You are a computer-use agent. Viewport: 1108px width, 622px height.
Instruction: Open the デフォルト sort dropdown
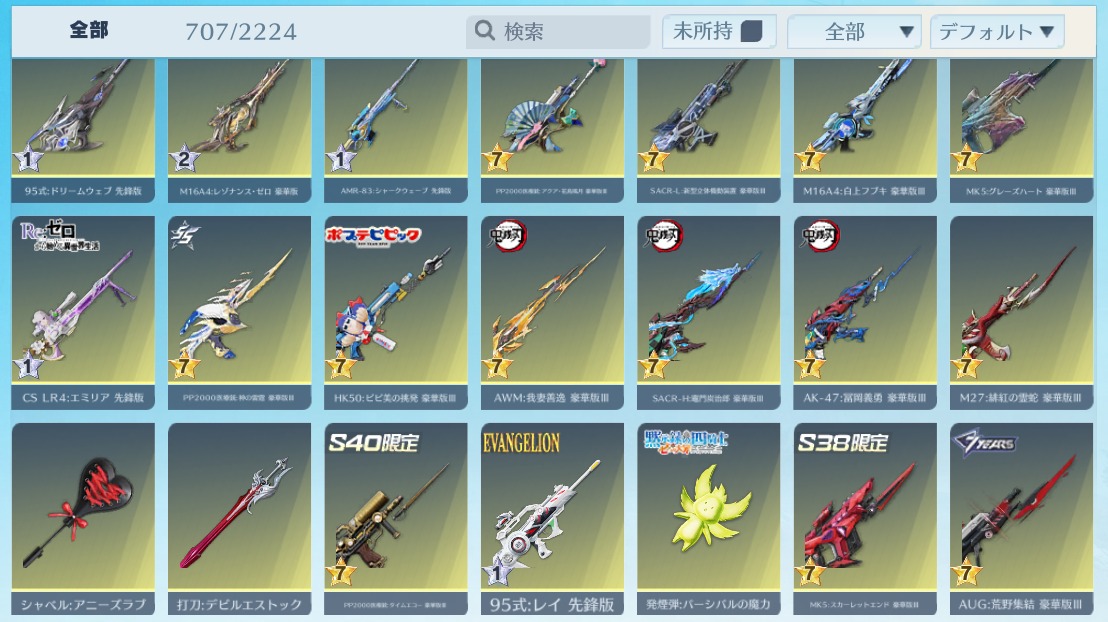click(x=996, y=32)
